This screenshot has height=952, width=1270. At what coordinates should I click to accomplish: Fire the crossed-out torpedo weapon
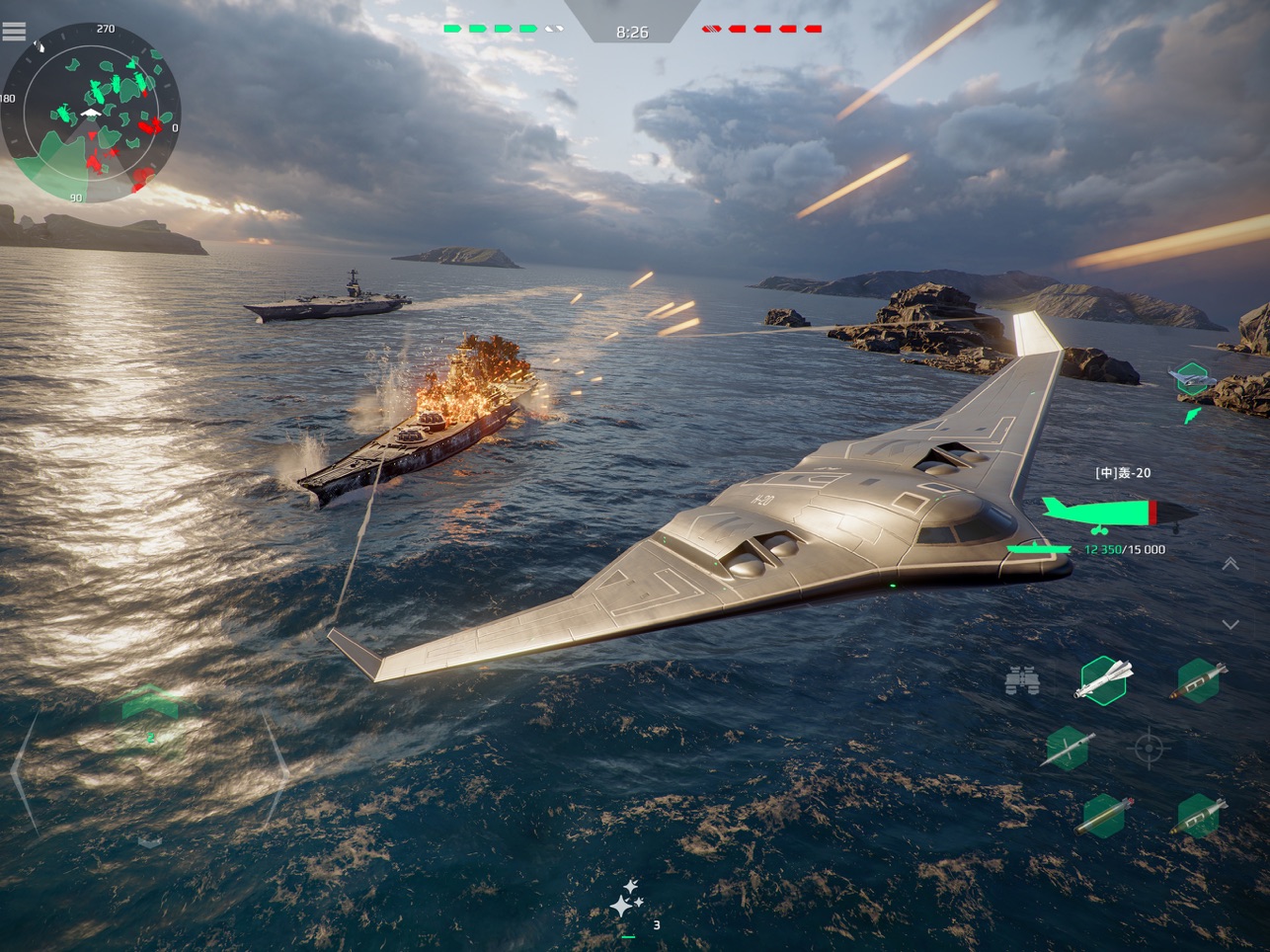1069,748
